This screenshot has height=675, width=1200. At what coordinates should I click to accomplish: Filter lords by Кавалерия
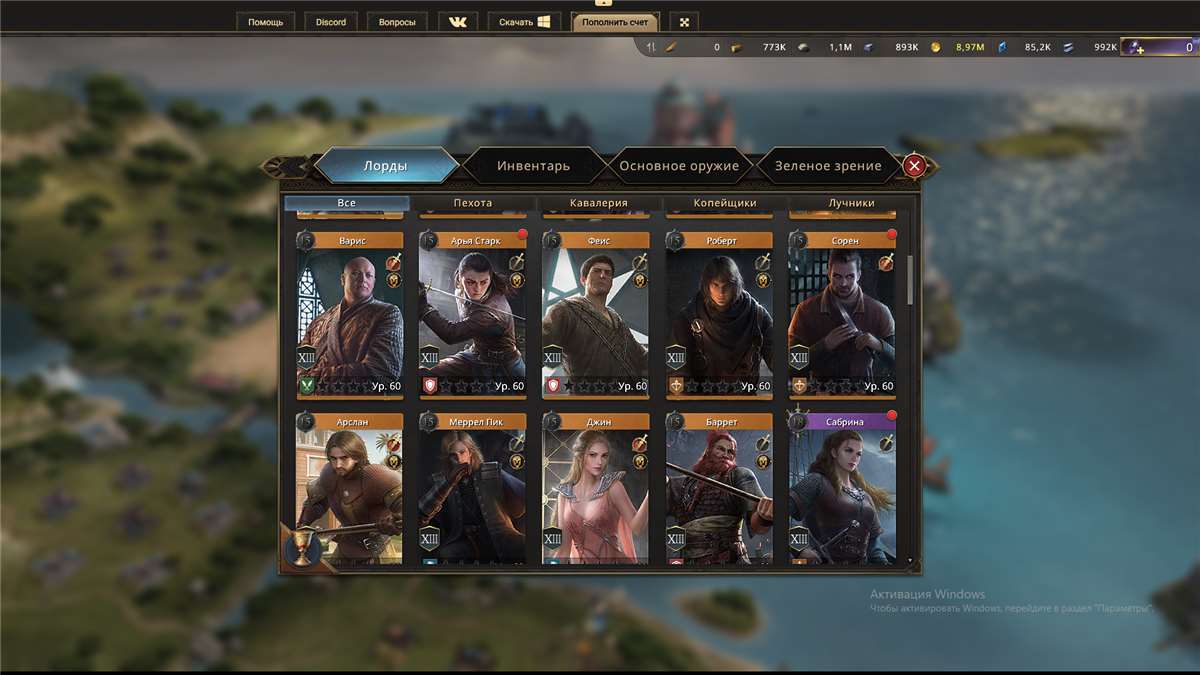tap(599, 203)
